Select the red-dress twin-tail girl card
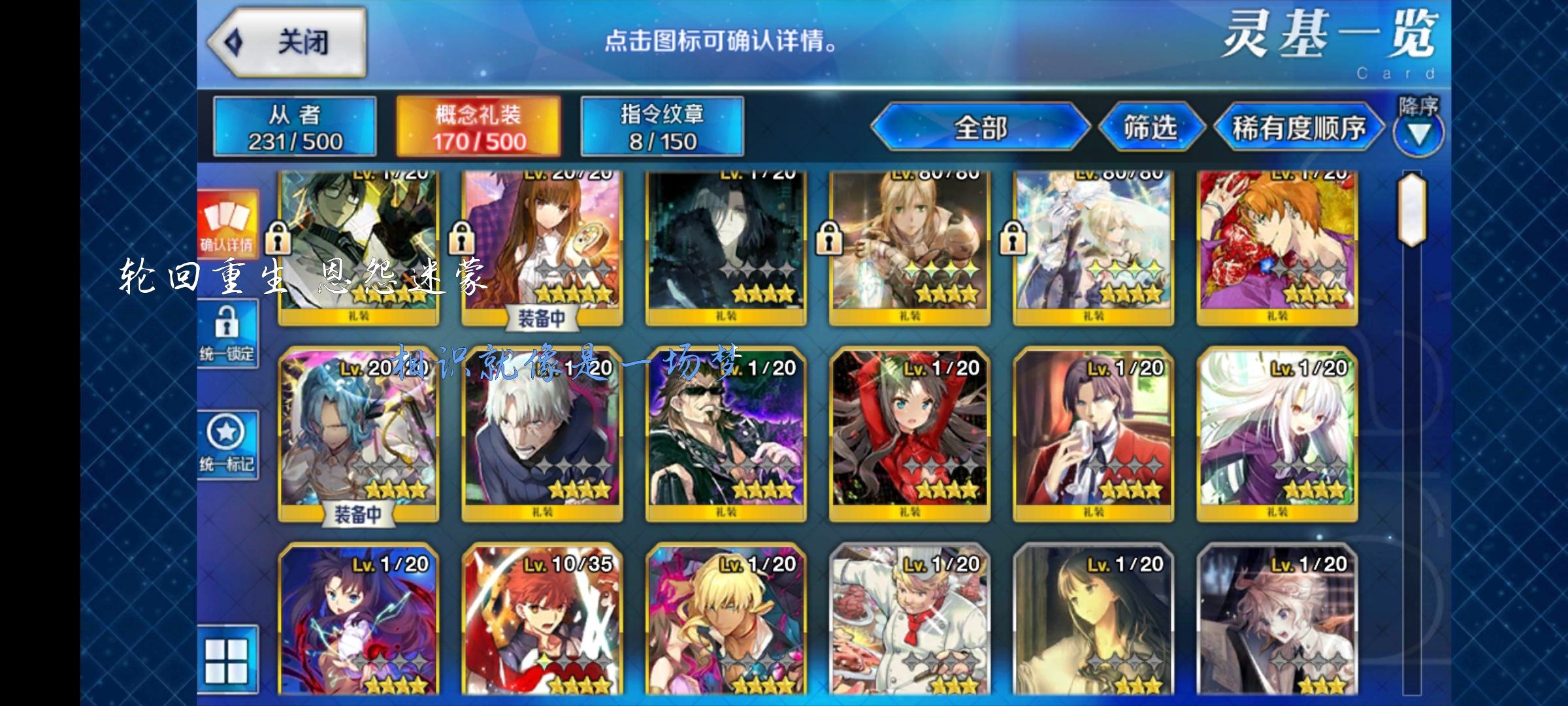 click(x=909, y=431)
